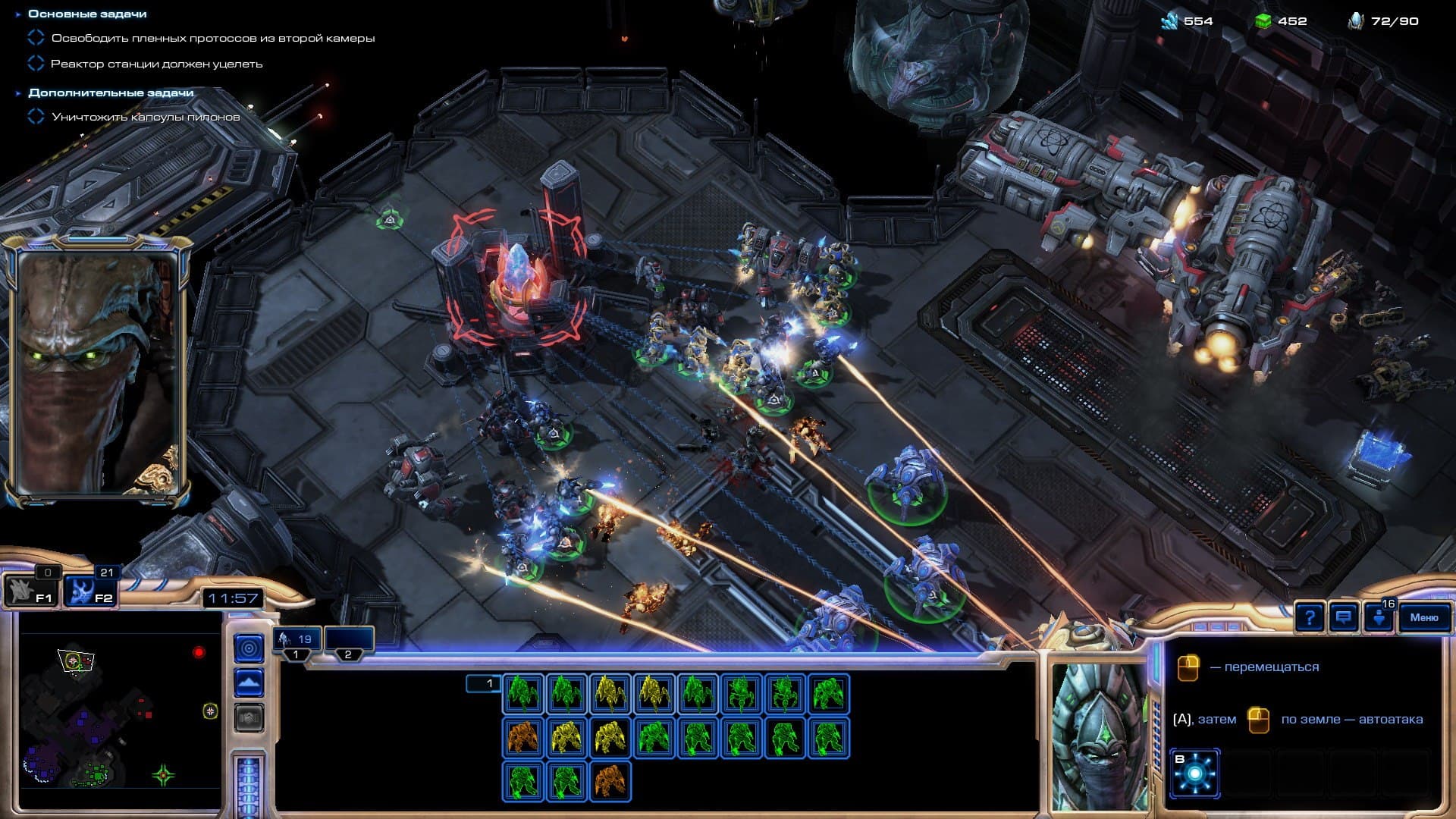1456x819 pixels.
Task: Select all army units via F2 button
Action: point(89,591)
